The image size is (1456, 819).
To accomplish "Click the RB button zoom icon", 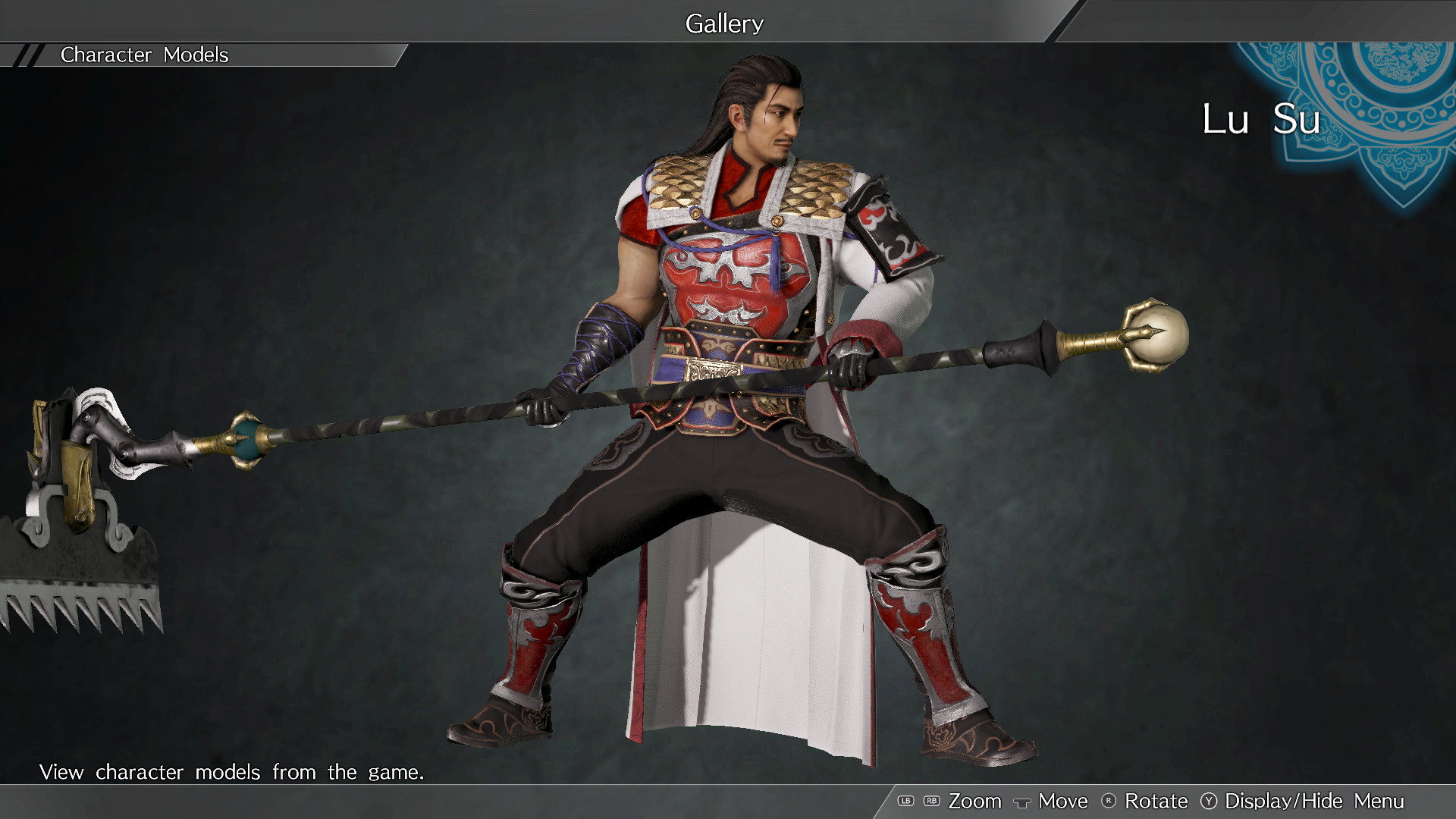I will click(930, 802).
